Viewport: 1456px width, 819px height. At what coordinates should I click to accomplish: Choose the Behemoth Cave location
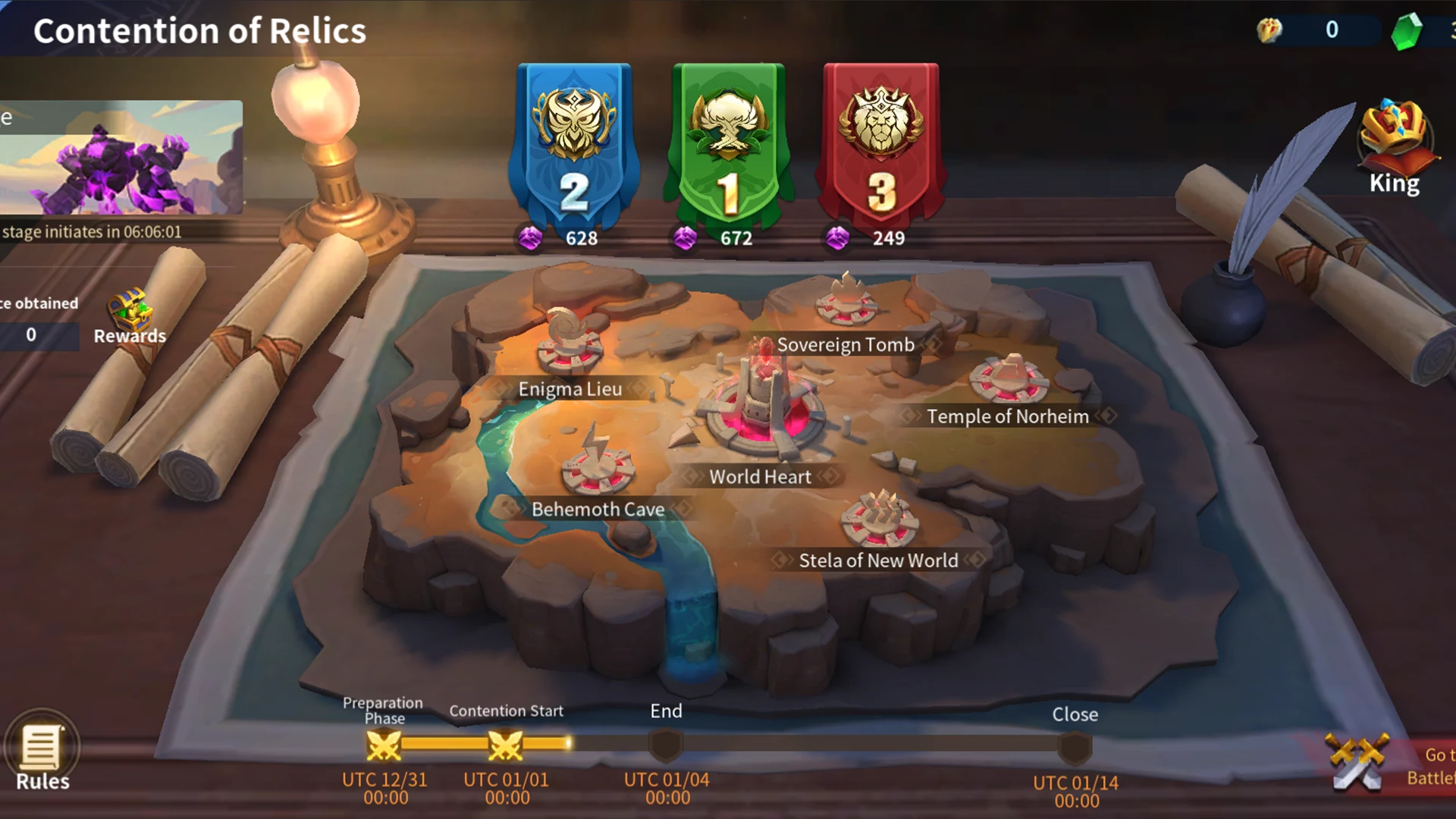coord(598,466)
